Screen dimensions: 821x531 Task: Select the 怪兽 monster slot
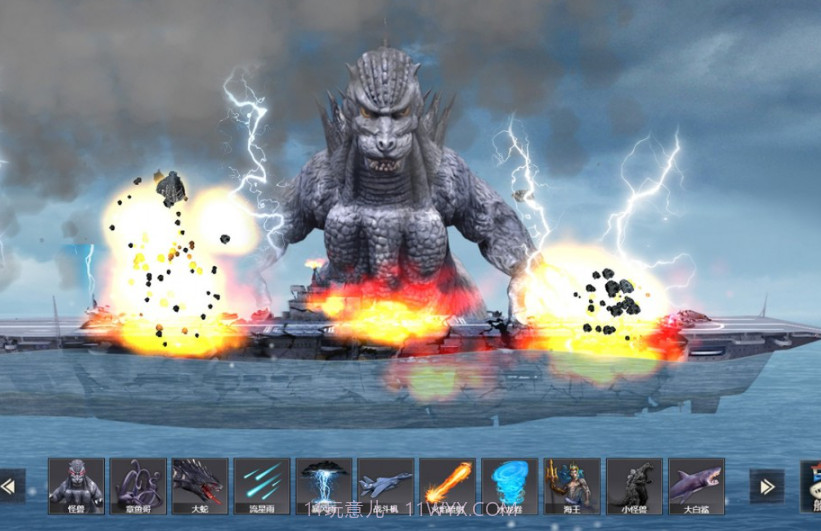pos(76,486)
